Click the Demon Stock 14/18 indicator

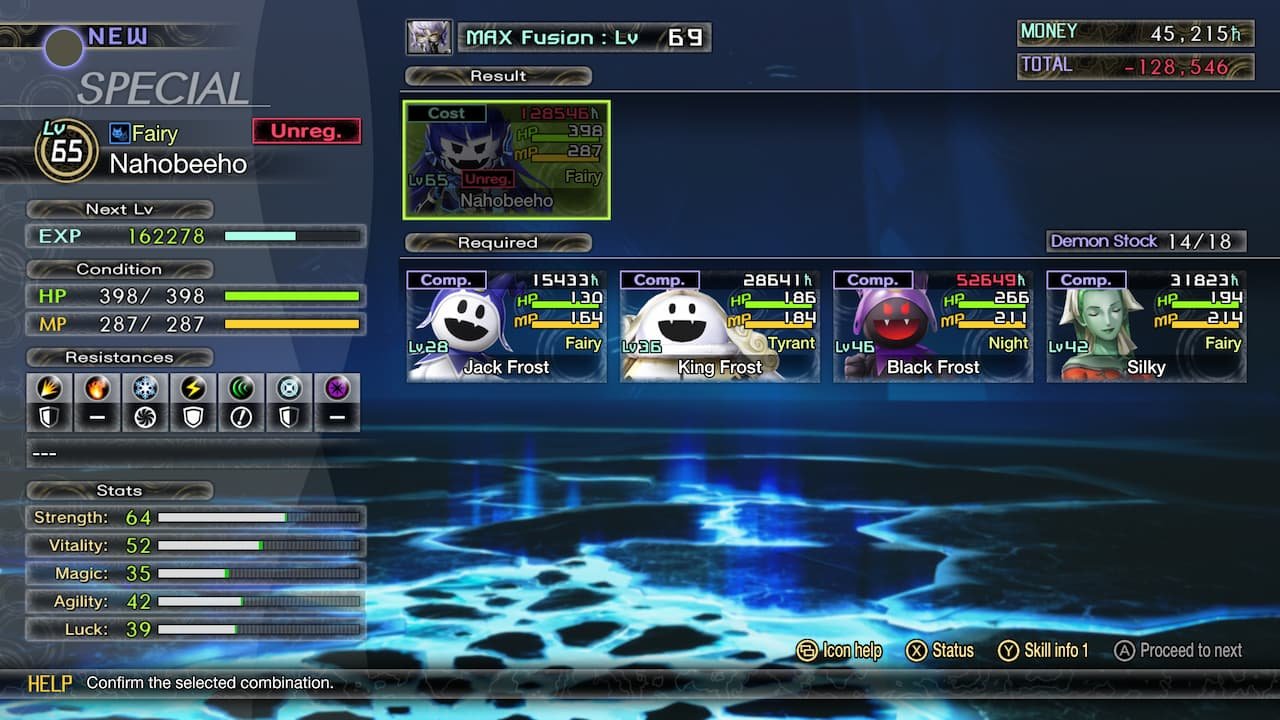point(1146,241)
